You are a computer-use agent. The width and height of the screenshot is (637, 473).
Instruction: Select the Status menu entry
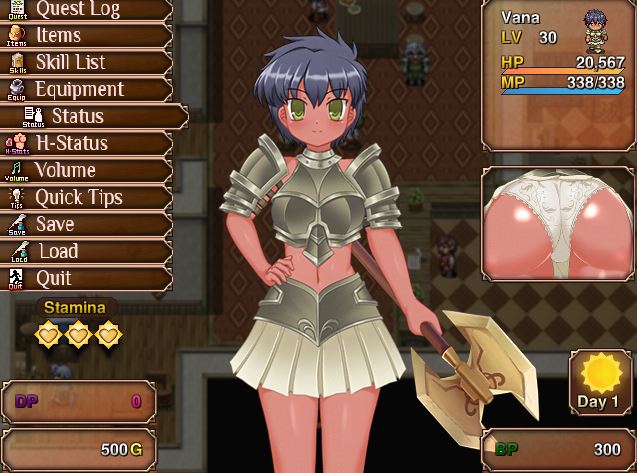[100, 116]
